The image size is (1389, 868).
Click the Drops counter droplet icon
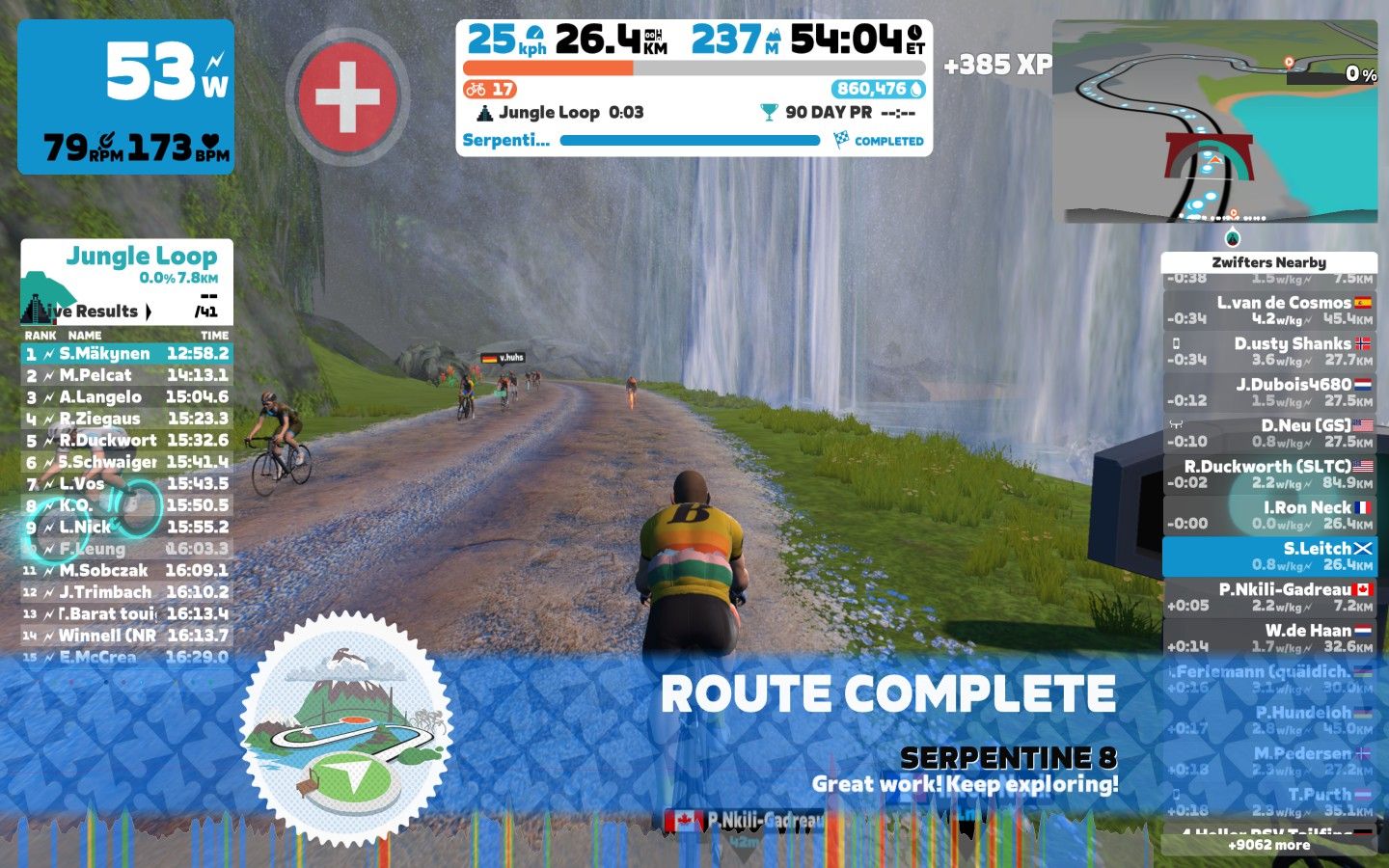point(917,89)
